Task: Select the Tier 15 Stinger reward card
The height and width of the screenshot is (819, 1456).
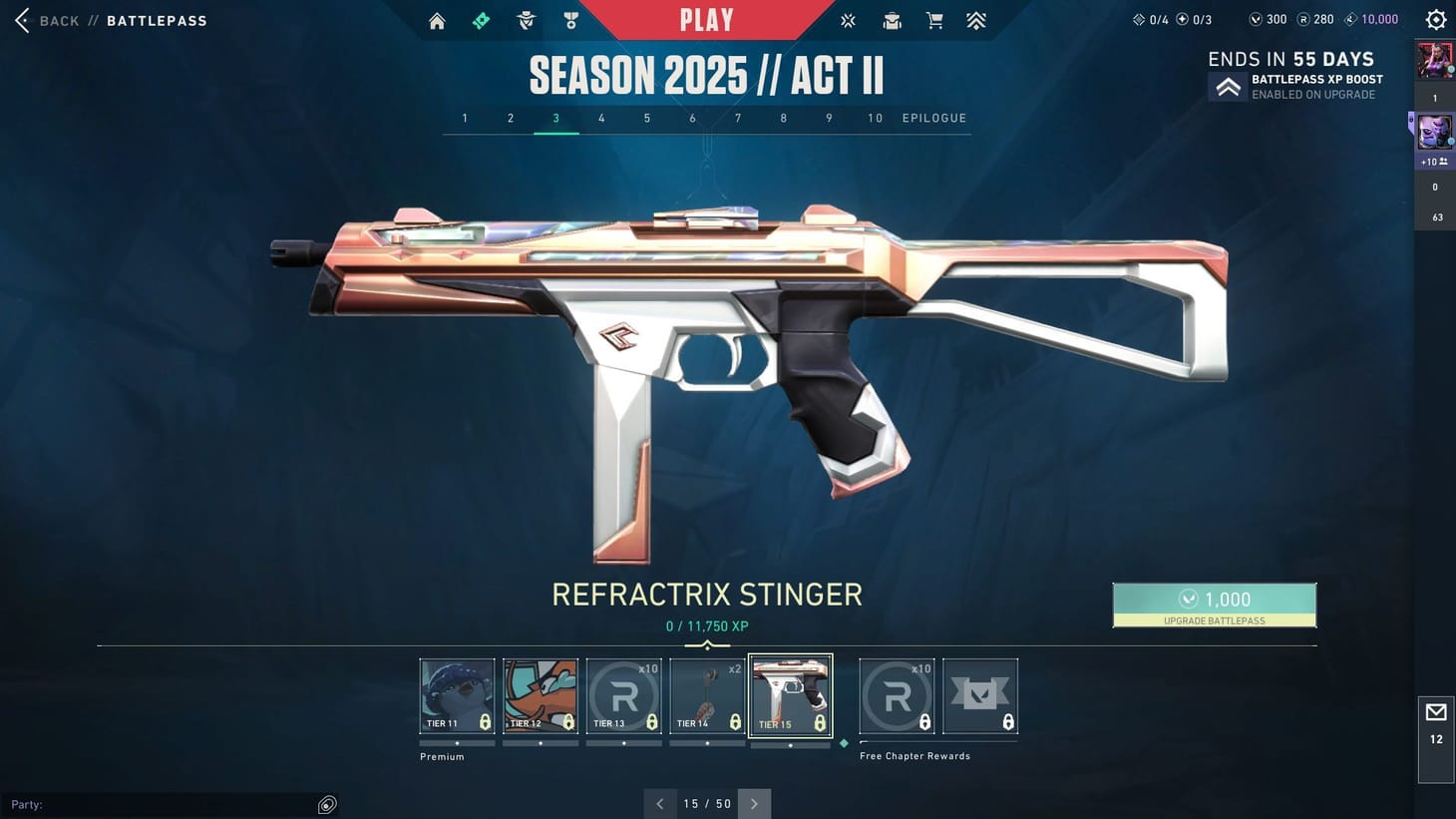Action: point(790,695)
